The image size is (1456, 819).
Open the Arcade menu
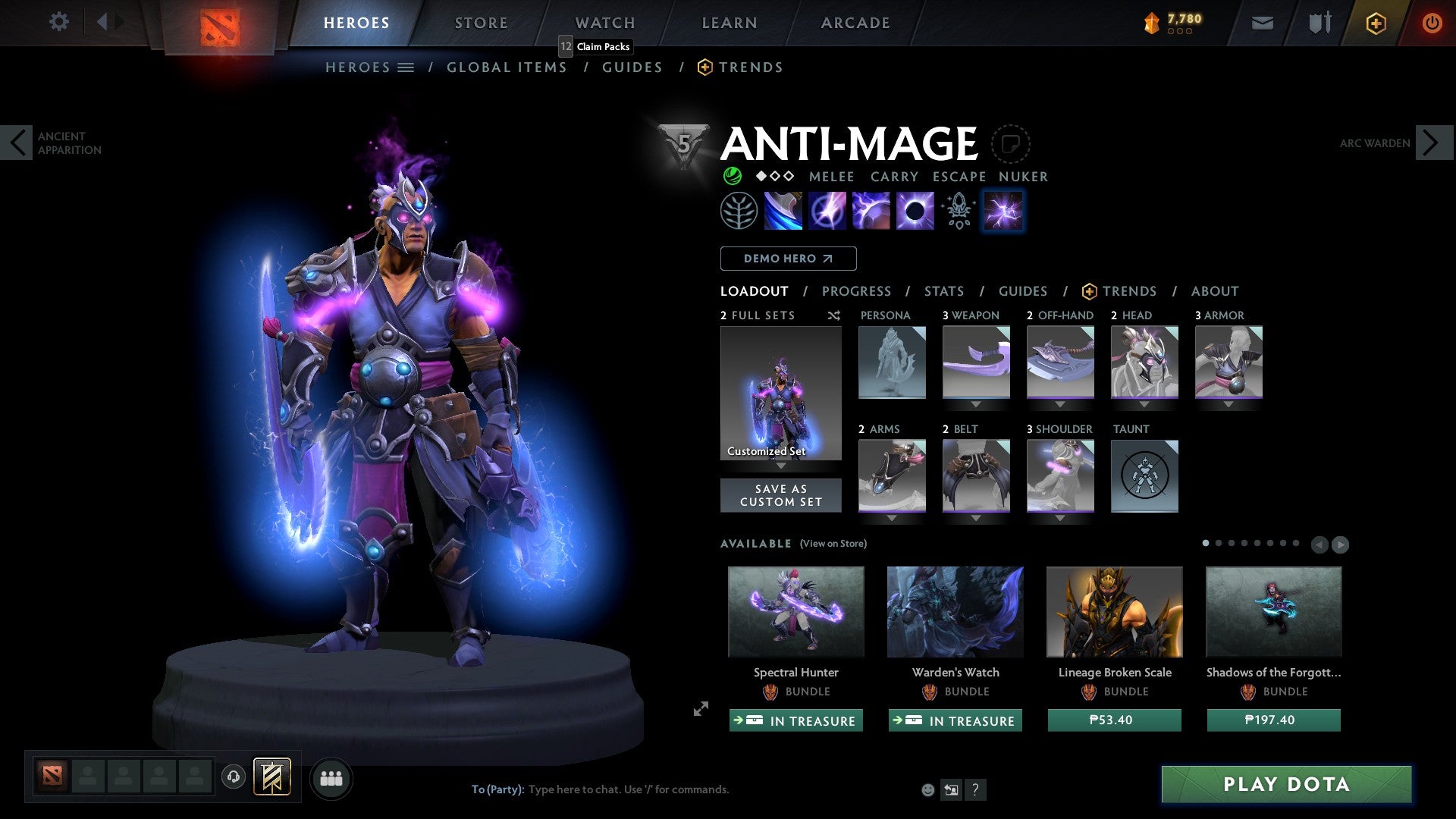pyautogui.click(x=855, y=22)
